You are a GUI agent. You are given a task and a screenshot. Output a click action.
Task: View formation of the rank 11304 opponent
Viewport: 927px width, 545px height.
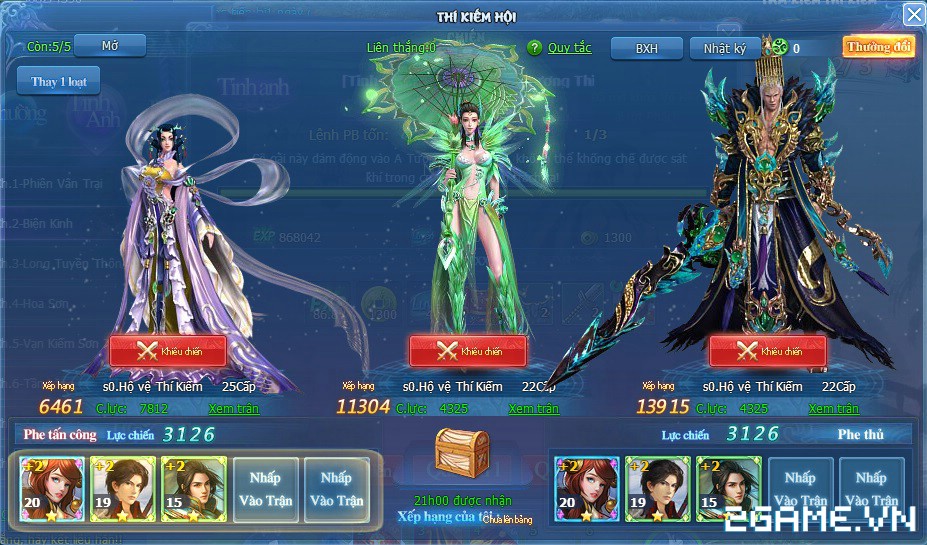tap(534, 408)
